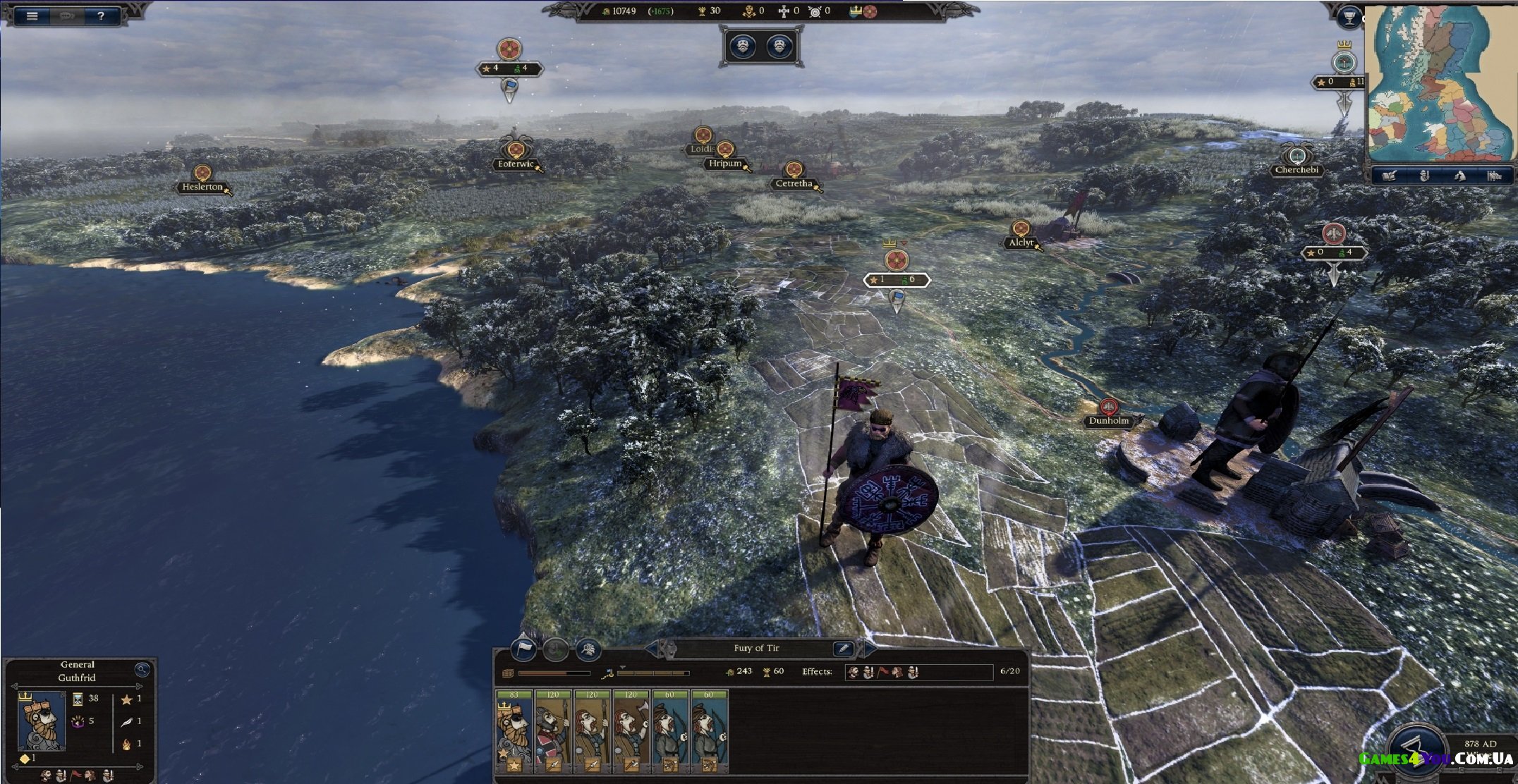Open the palisade fence panel below the minimap

tap(1494, 176)
